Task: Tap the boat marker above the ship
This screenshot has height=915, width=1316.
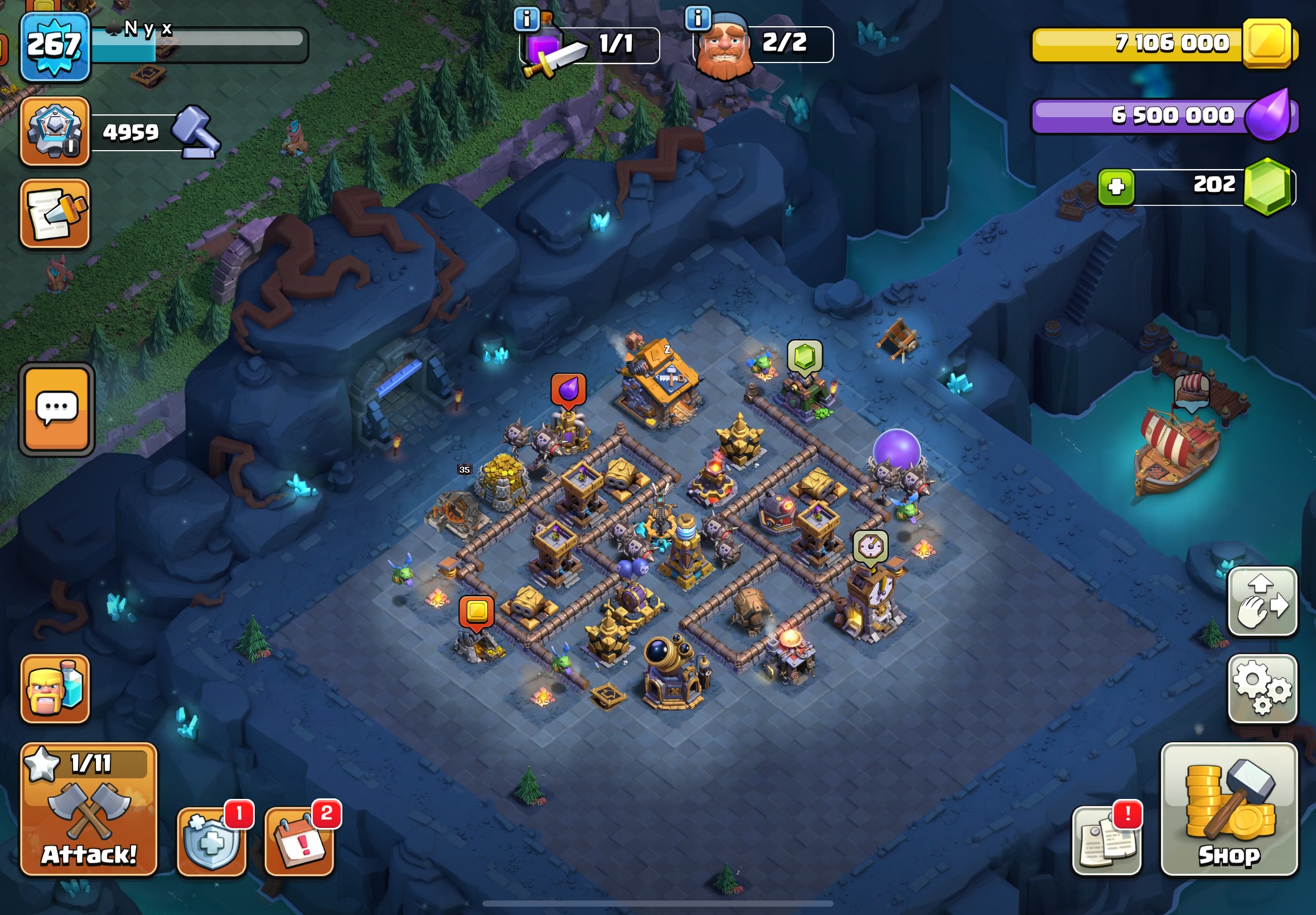Action: pyautogui.click(x=1192, y=391)
